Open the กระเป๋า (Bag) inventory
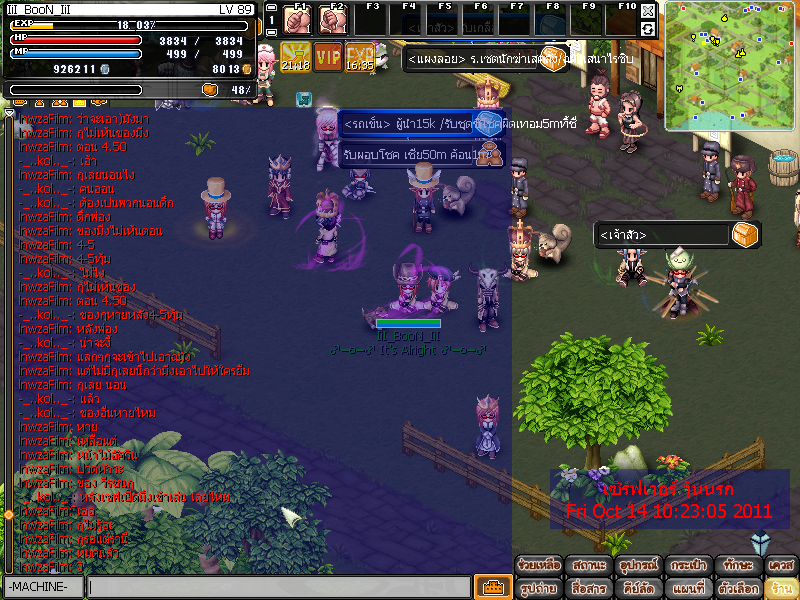 click(x=686, y=564)
